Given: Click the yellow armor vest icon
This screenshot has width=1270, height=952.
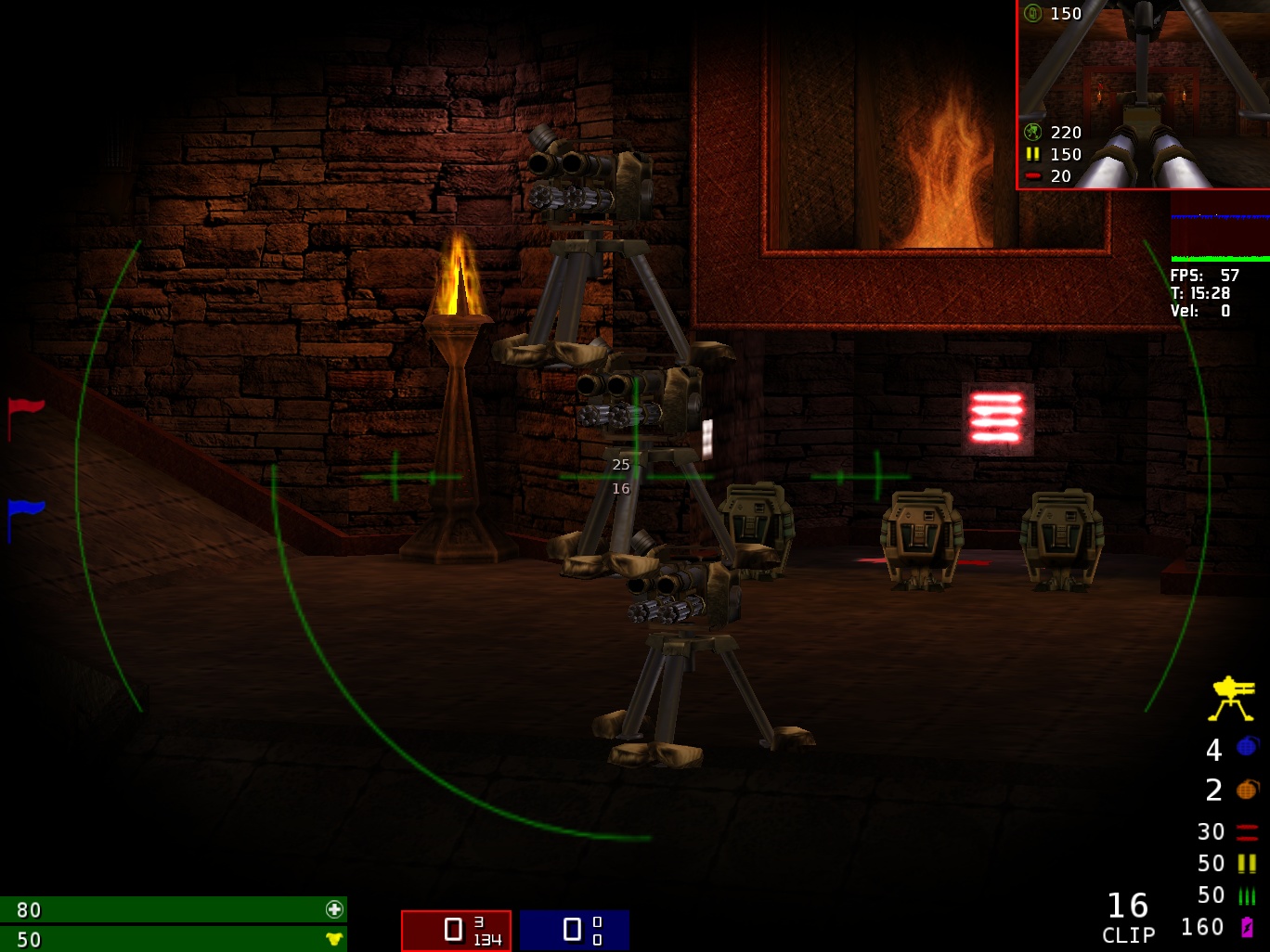Looking at the screenshot, I should tap(334, 939).
